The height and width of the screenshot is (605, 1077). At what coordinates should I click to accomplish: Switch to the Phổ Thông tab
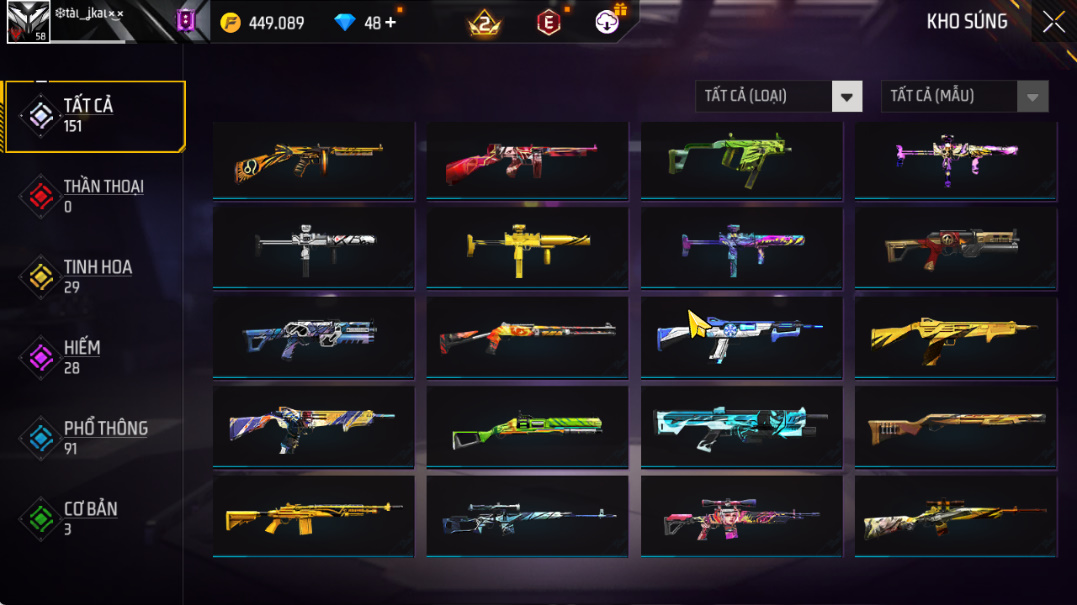[x=95, y=437]
